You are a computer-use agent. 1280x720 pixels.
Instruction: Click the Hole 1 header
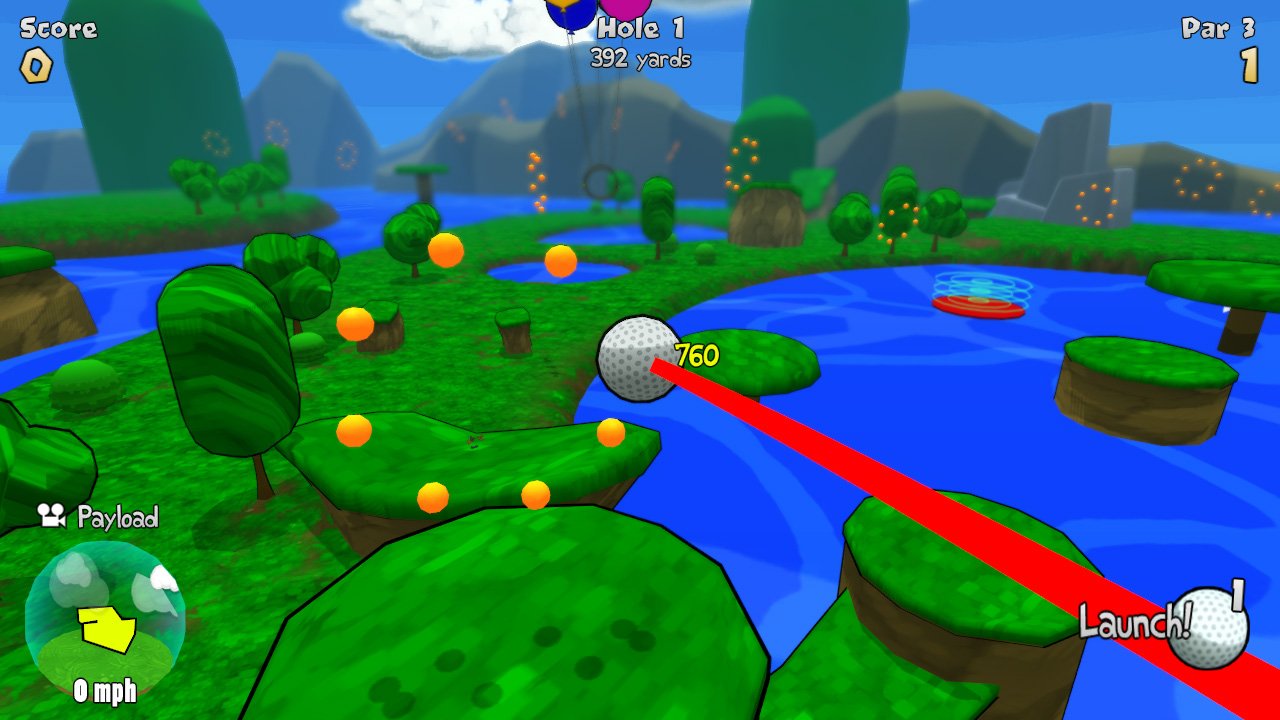click(639, 29)
